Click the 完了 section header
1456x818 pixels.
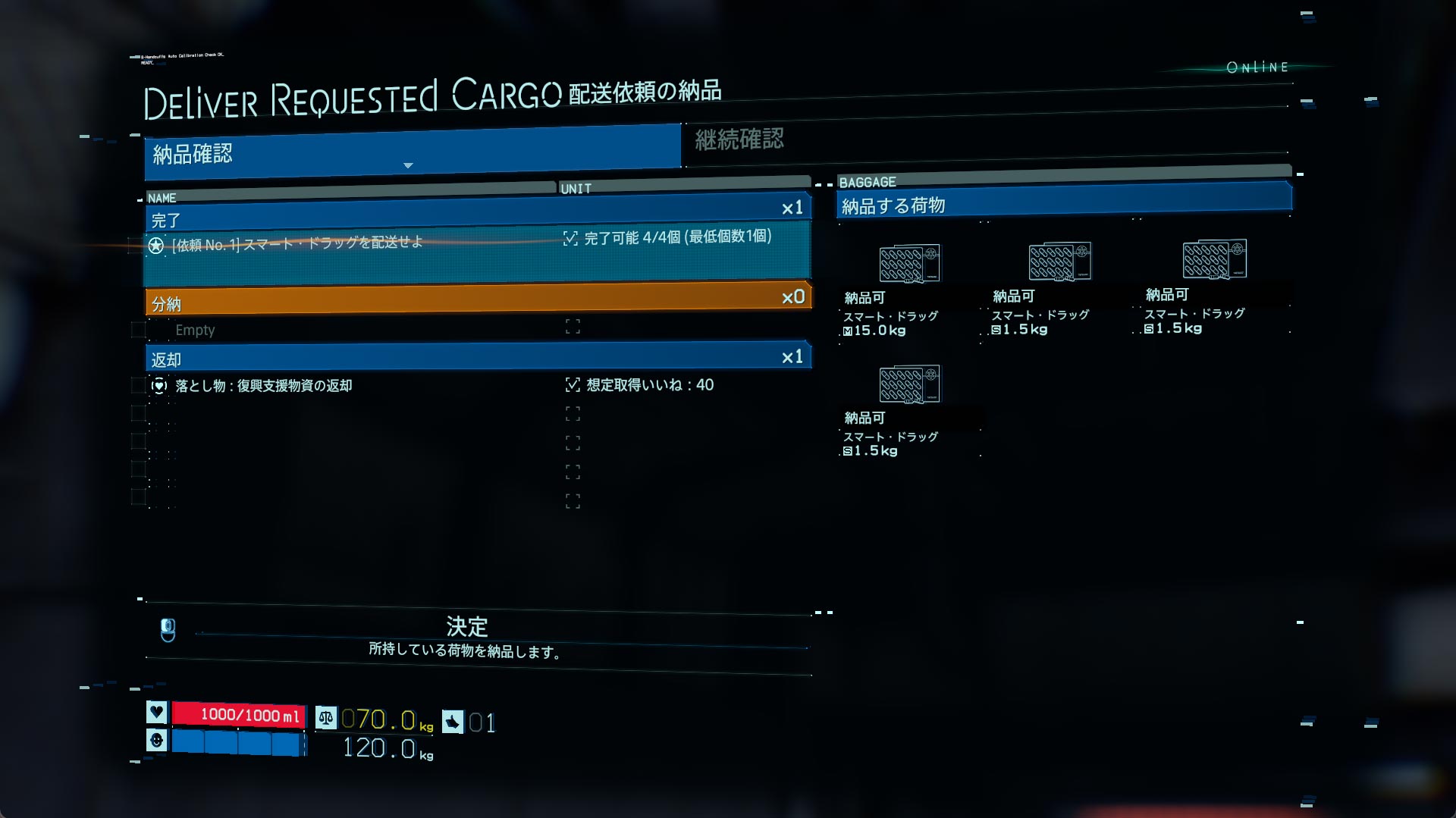pos(478,215)
